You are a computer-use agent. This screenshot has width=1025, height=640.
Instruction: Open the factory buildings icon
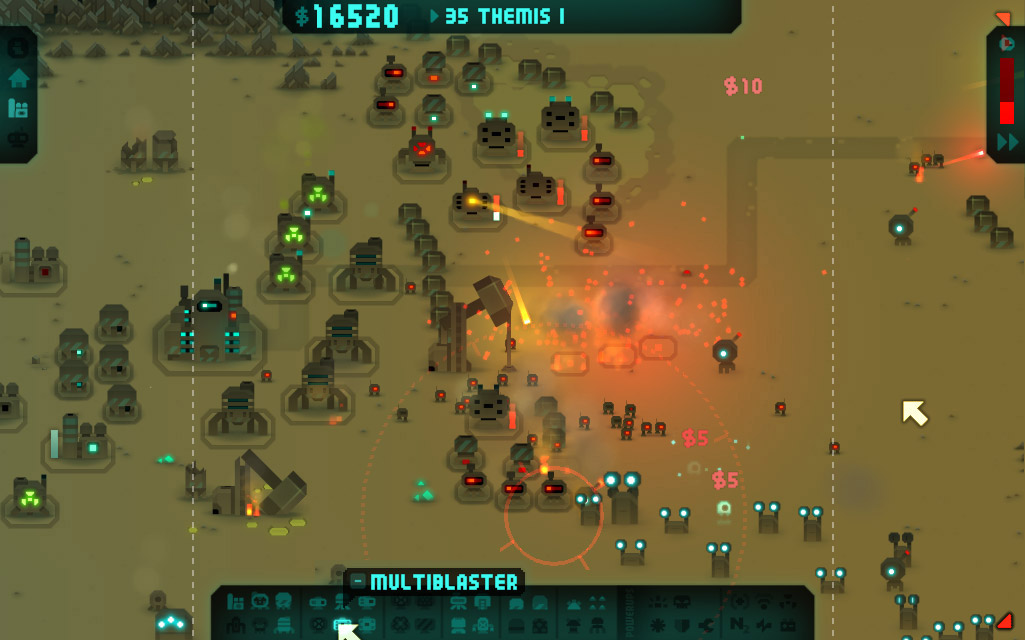18,108
